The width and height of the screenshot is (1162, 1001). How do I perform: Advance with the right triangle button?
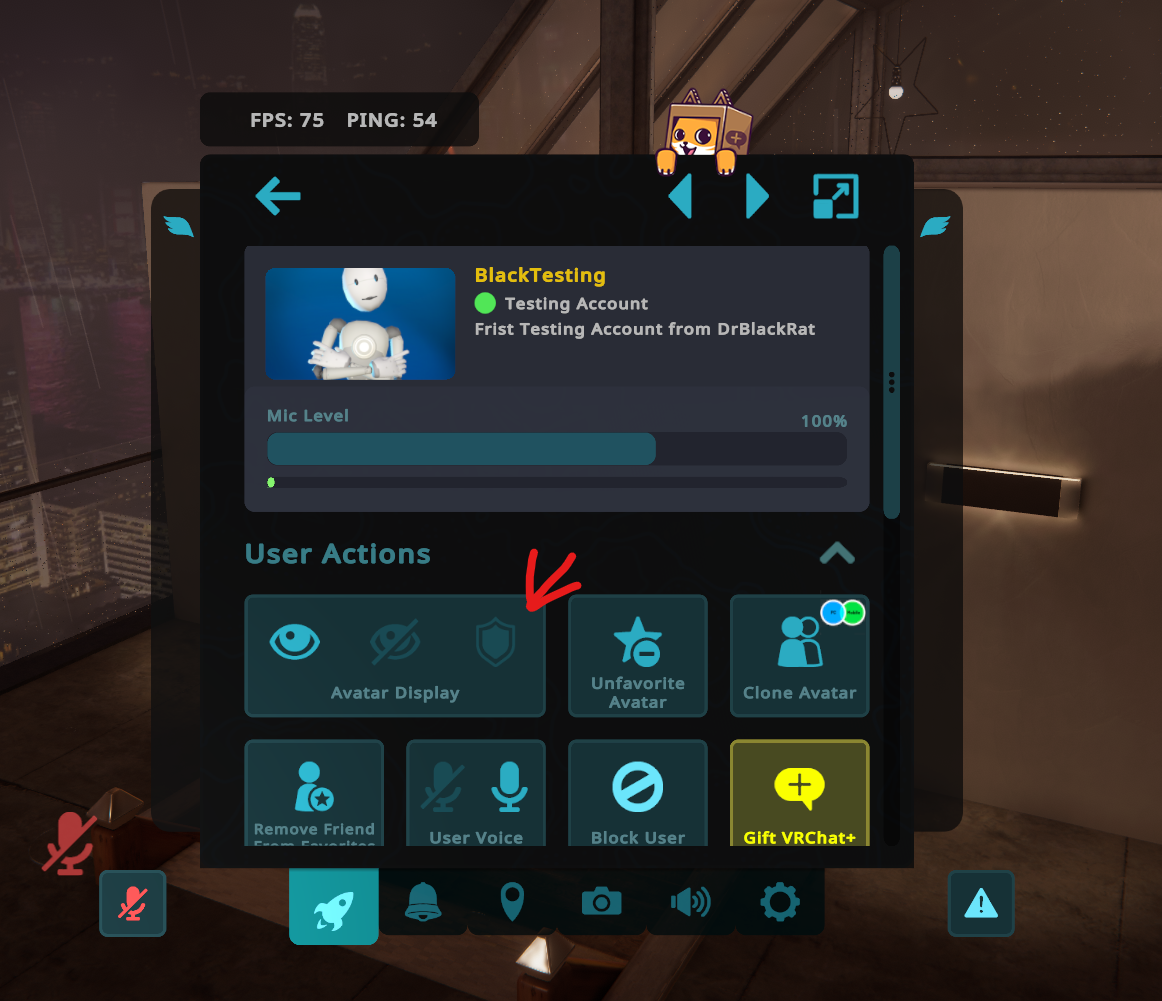coord(757,197)
